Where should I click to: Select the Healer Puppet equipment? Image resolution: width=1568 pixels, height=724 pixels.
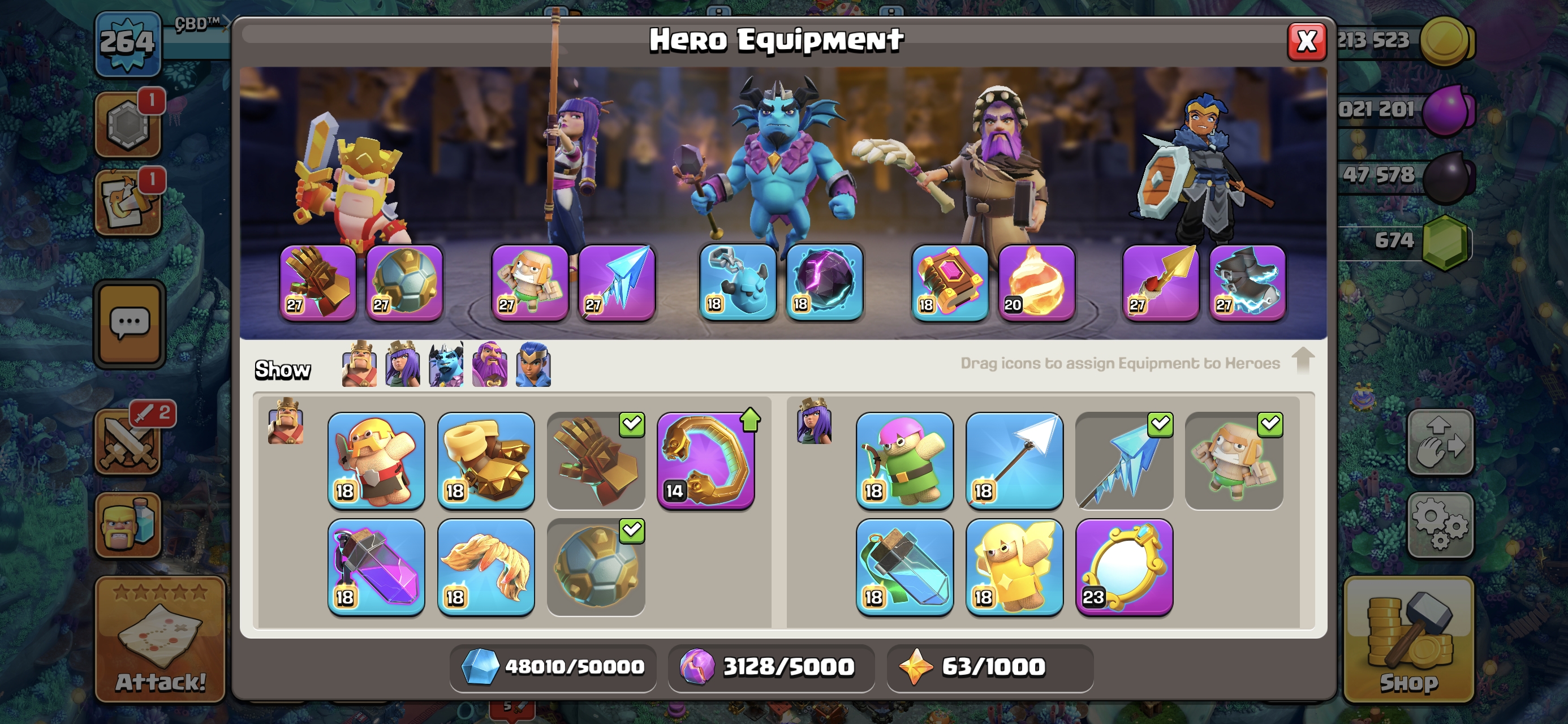point(1014,567)
